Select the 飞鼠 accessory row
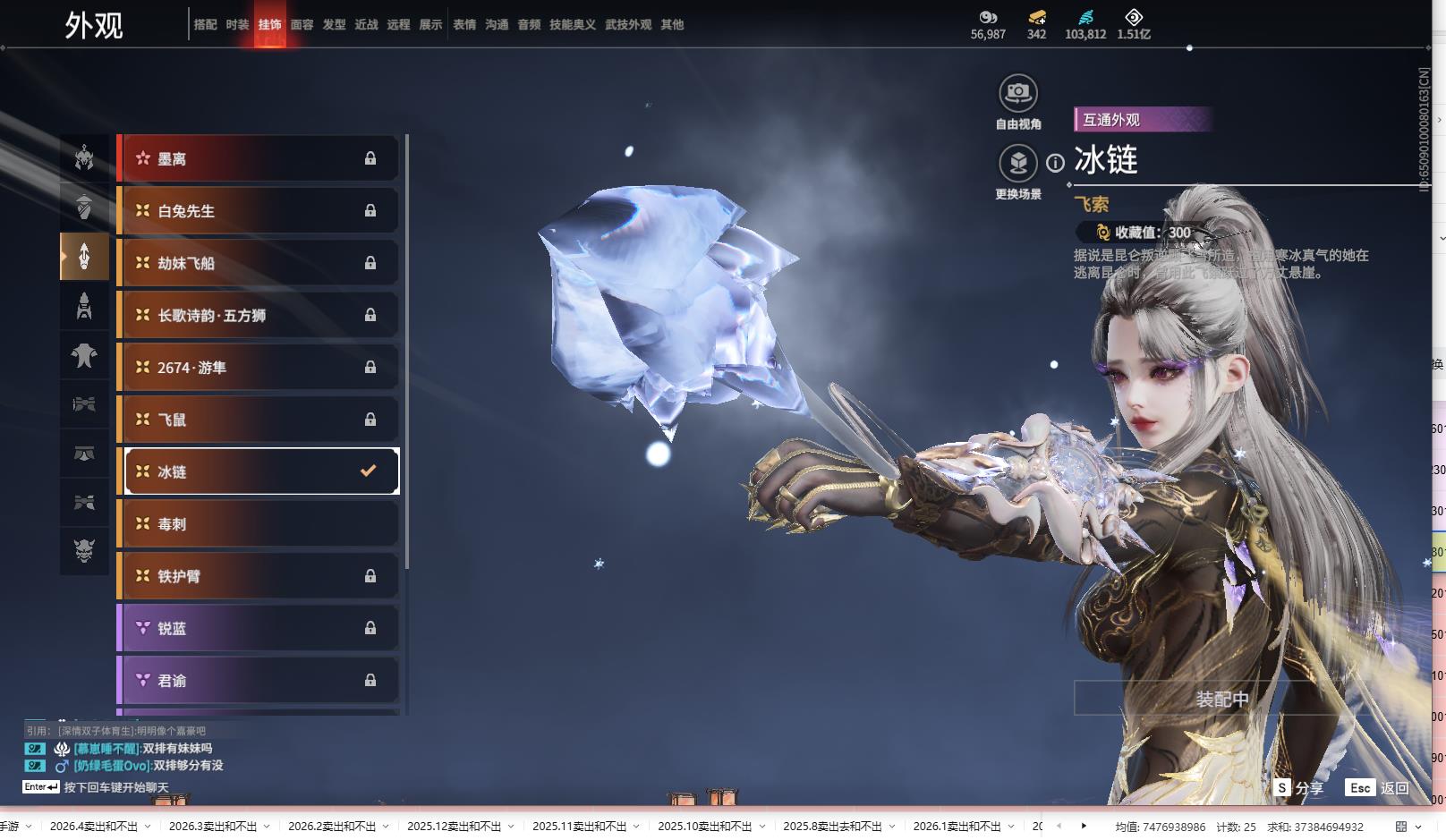 click(x=258, y=420)
